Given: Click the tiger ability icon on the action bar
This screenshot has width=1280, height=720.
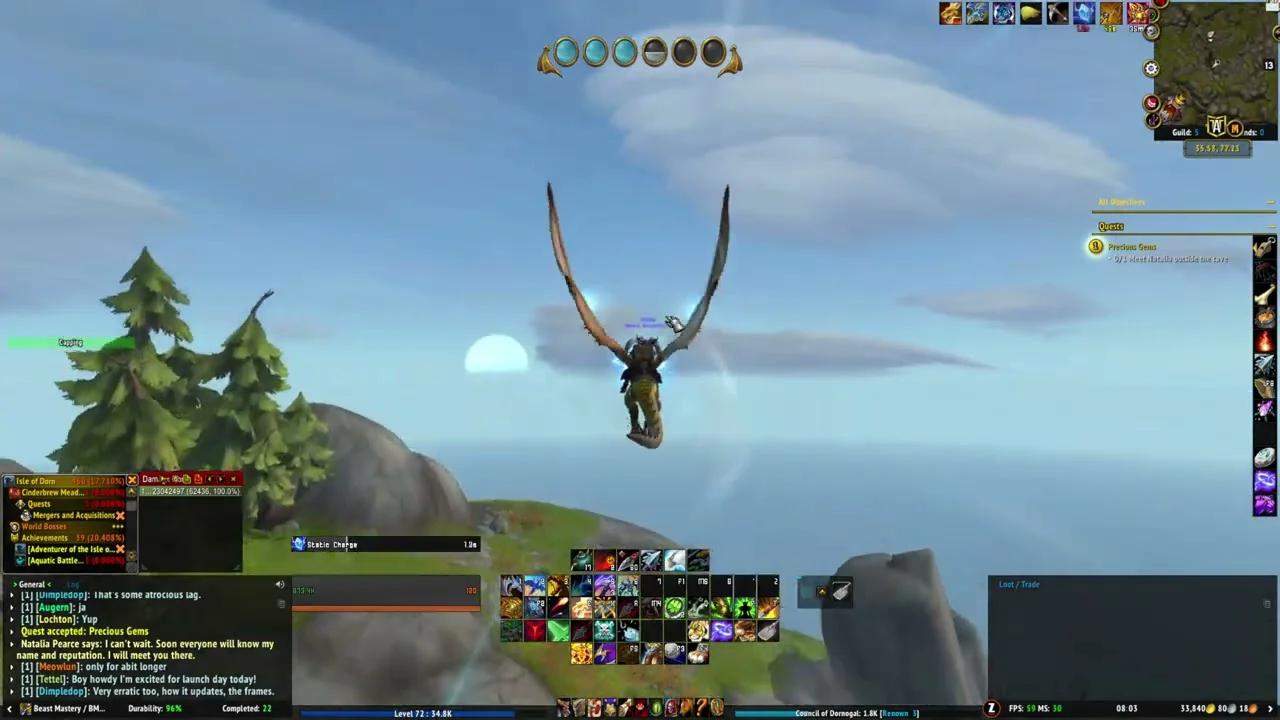Looking at the screenshot, I should (698, 631).
